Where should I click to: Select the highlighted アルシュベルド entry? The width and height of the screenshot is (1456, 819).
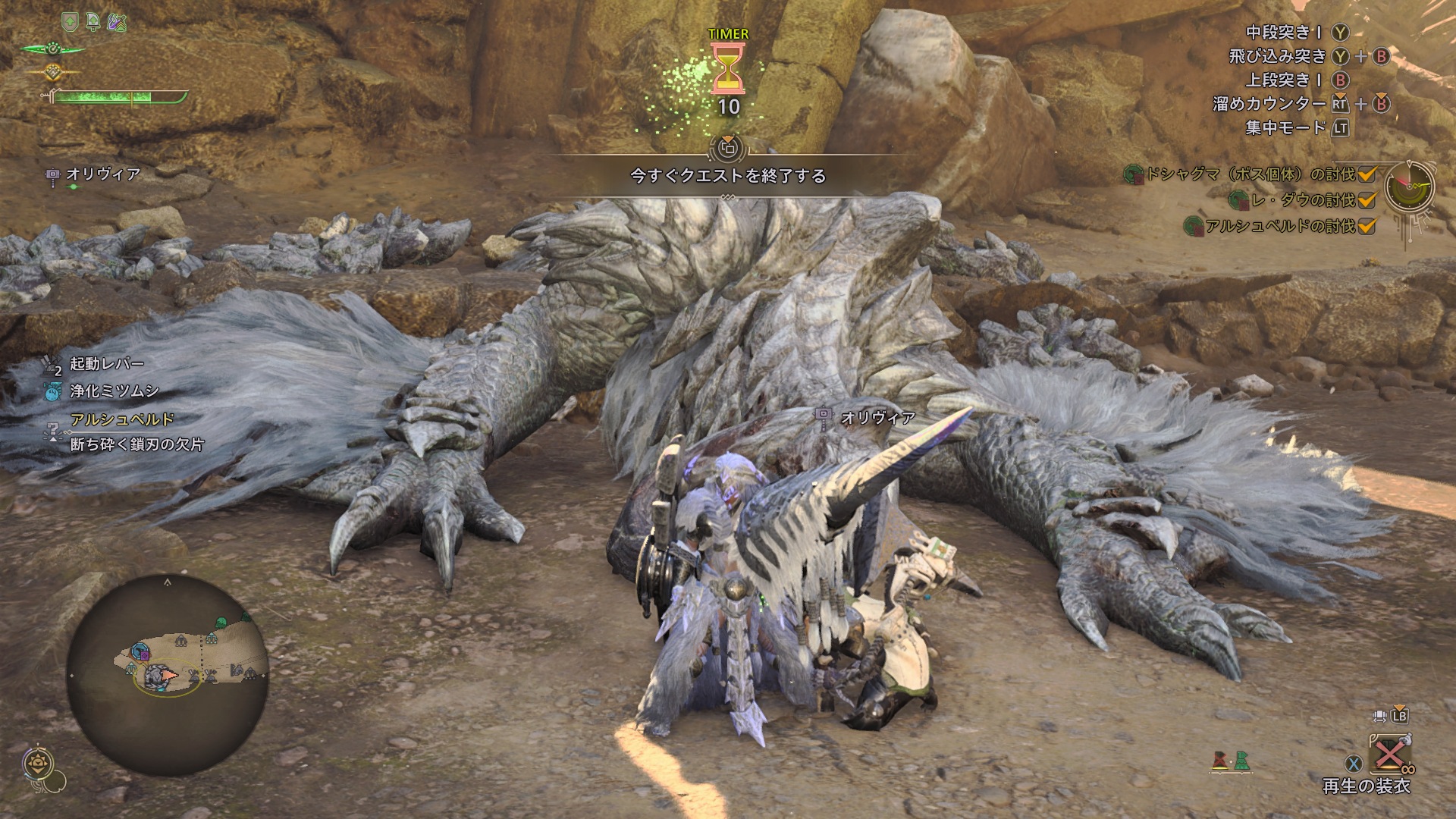pos(122,419)
